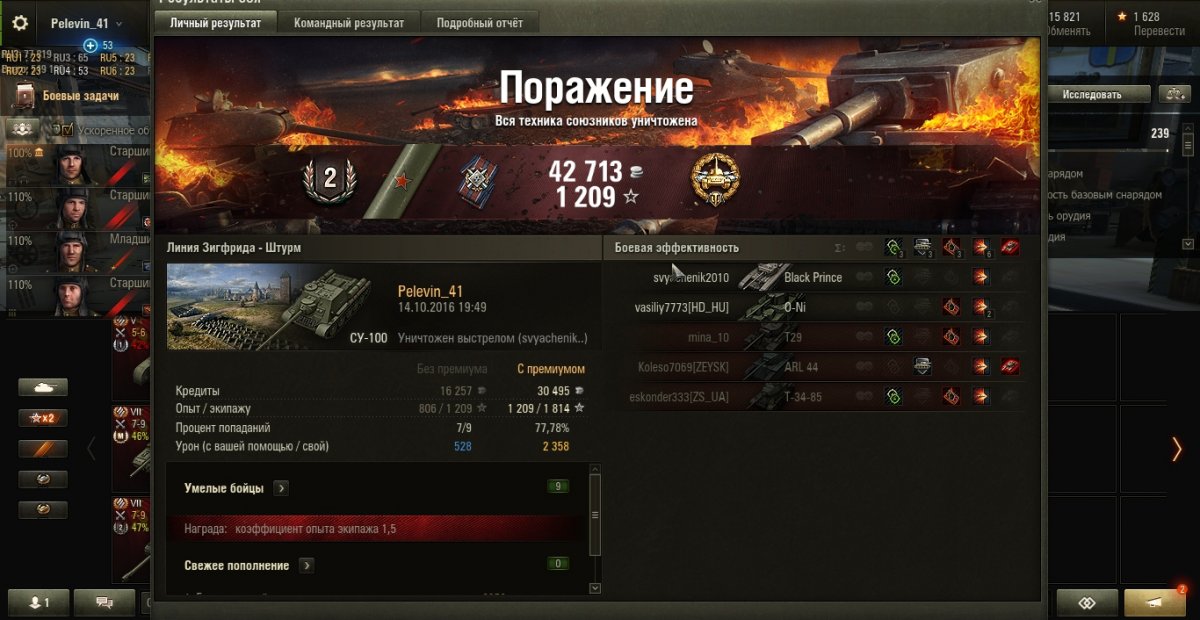
Task: Select vasiliy7773 O-Ni enemy row
Action: tap(740, 307)
